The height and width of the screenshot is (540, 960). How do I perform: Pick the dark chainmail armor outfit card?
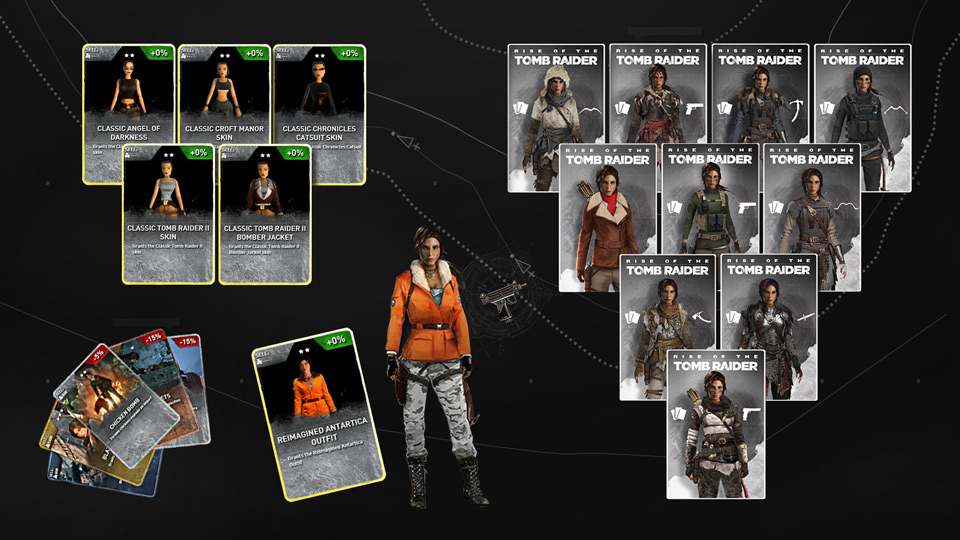coord(768,326)
